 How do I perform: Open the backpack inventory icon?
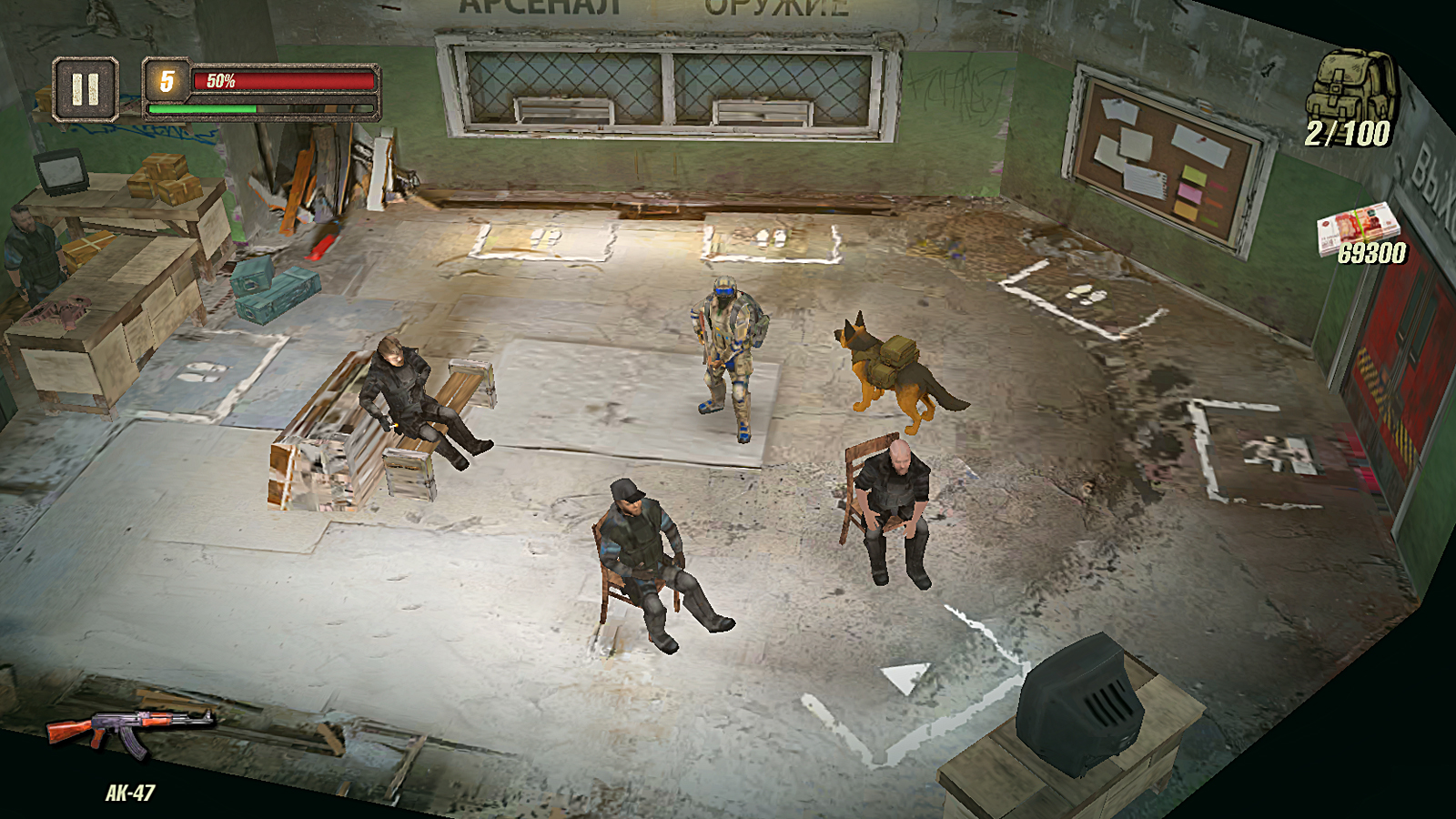pyautogui.click(x=1351, y=86)
